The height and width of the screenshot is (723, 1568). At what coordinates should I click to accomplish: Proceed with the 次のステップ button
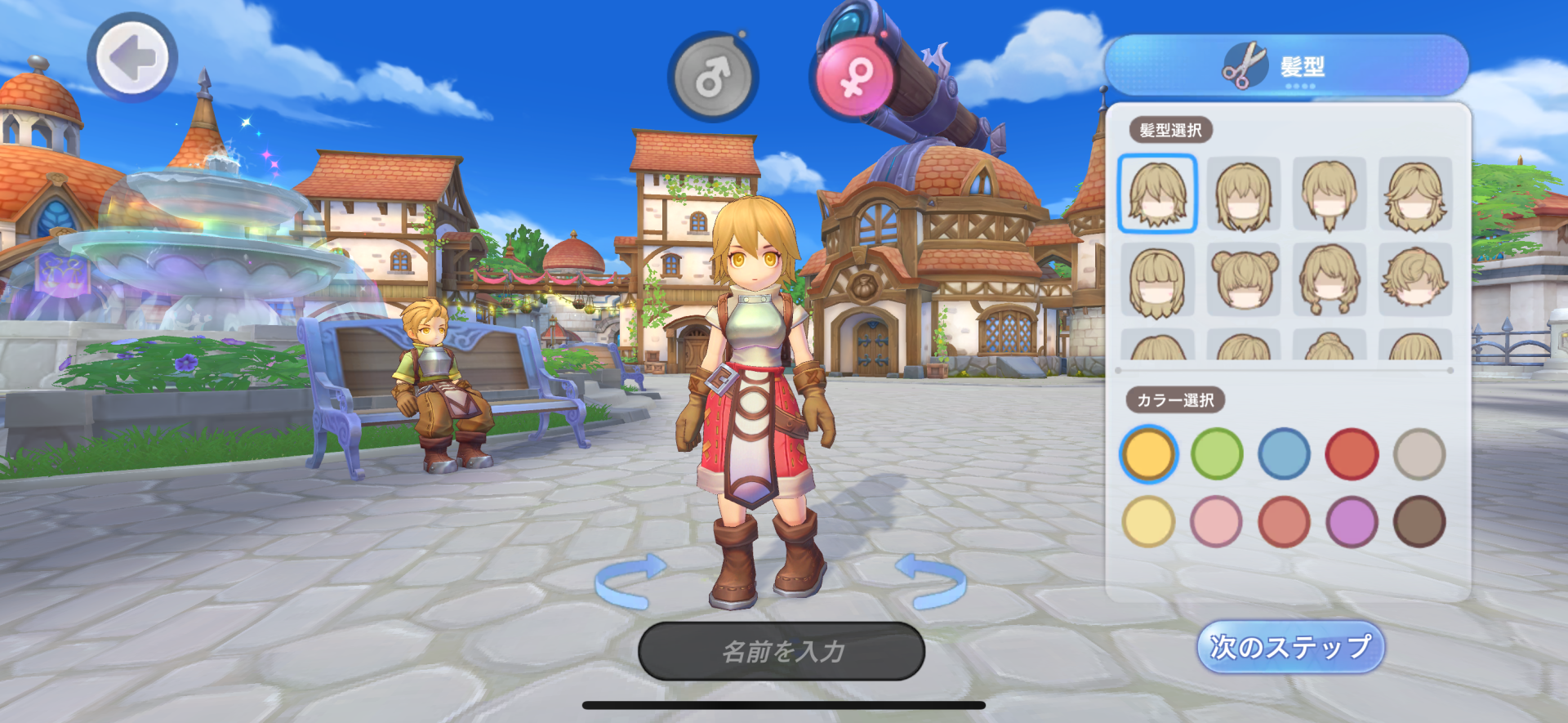[x=1290, y=647]
